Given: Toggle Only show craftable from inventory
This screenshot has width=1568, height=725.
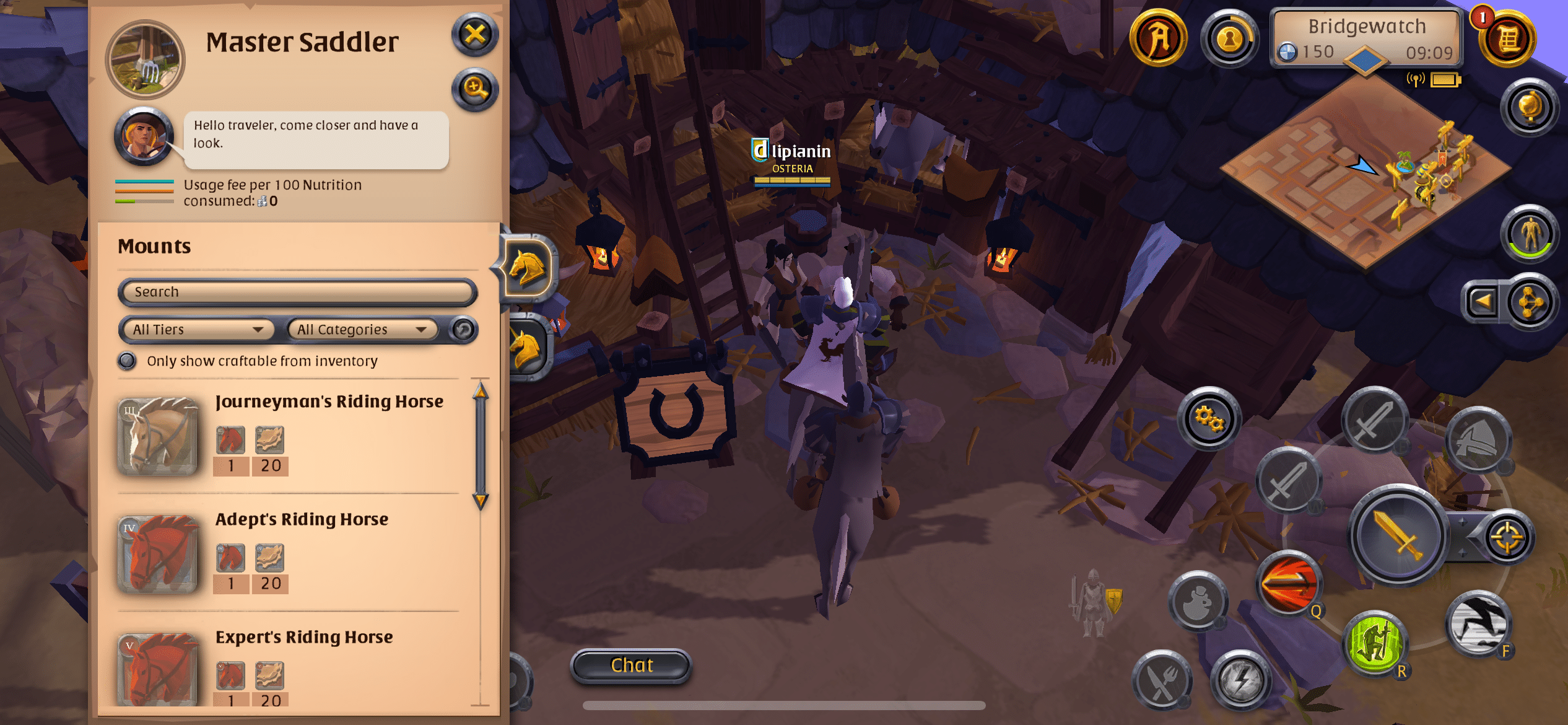Looking at the screenshot, I should click(x=128, y=361).
